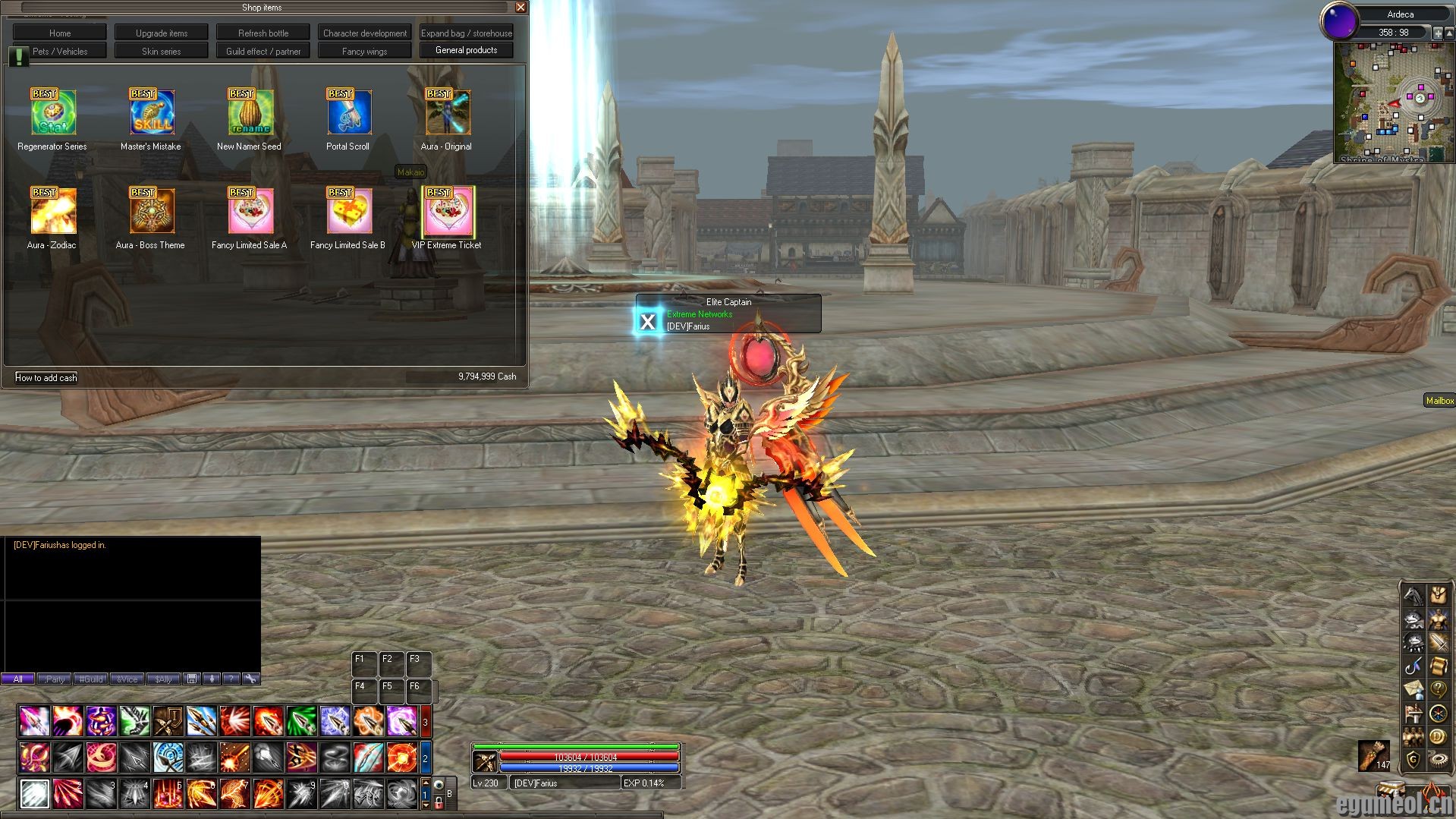Select the Portal Scroll item
This screenshot has width=1456, height=819.
[349, 113]
